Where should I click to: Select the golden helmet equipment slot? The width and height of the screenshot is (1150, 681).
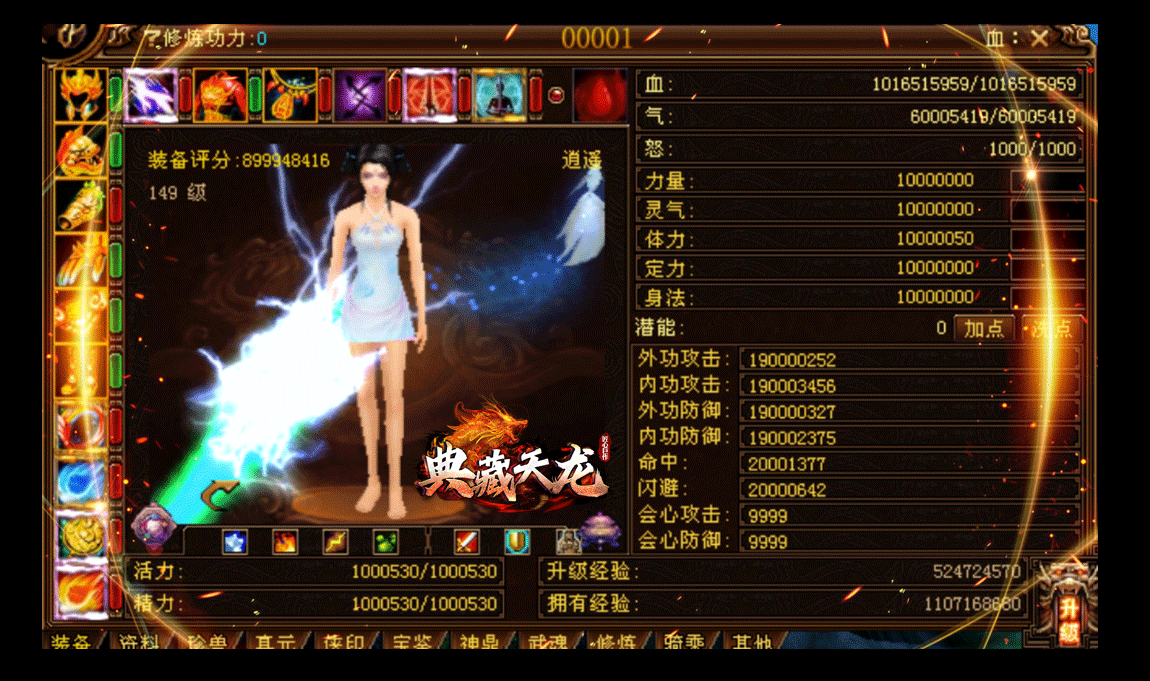[x=82, y=93]
